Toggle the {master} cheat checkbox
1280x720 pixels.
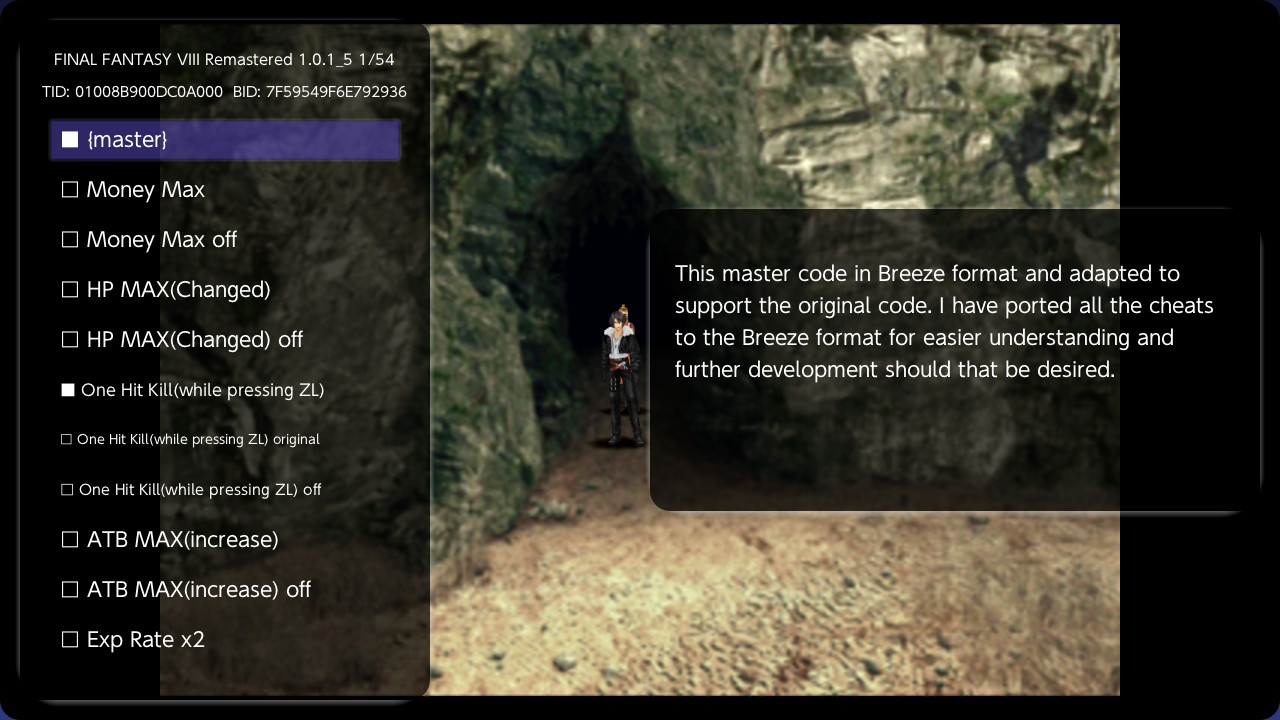pos(70,139)
